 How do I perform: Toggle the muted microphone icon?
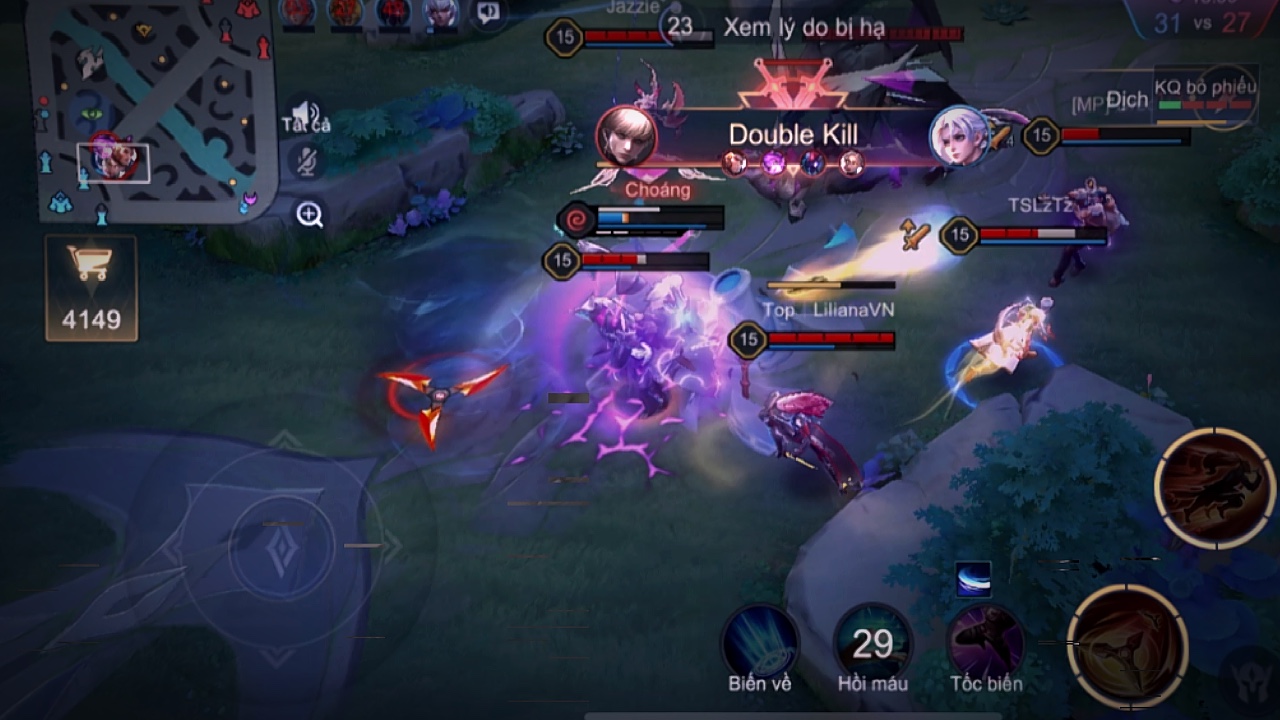point(304,161)
